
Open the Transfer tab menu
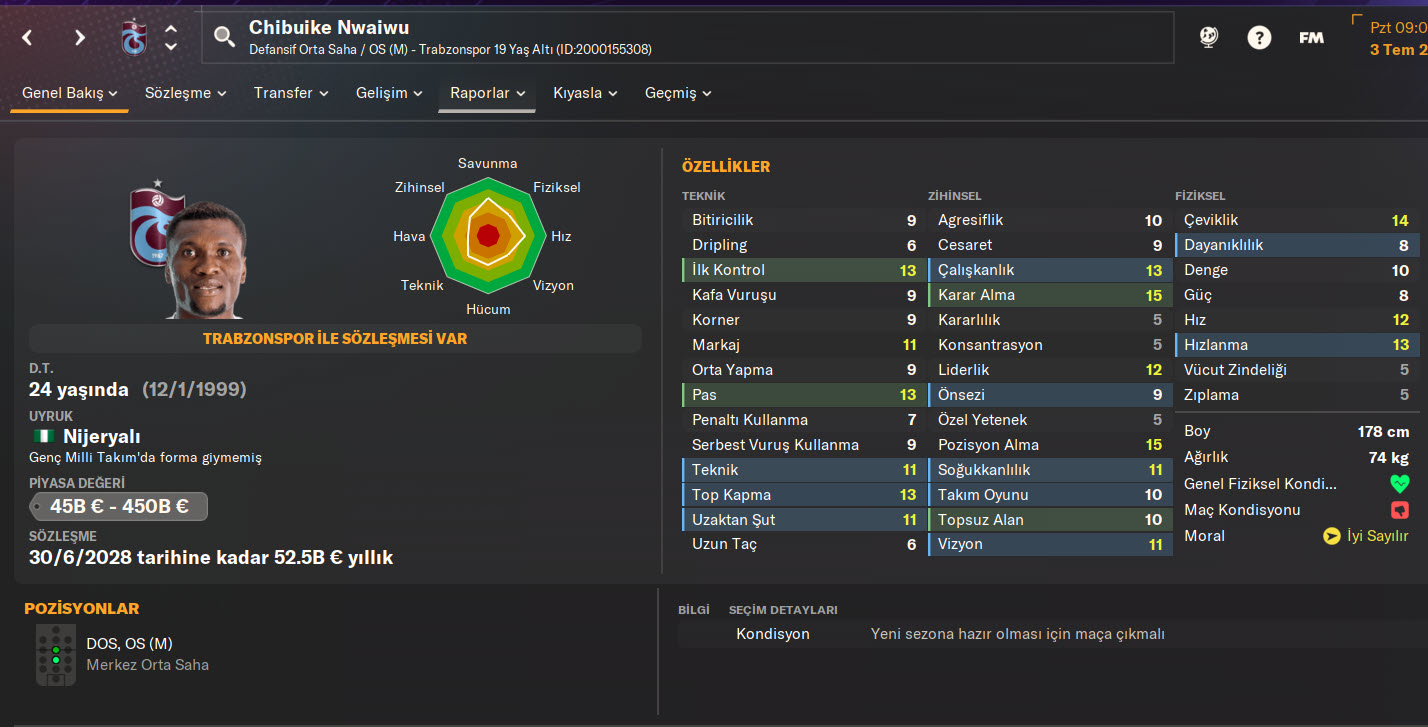pos(291,93)
